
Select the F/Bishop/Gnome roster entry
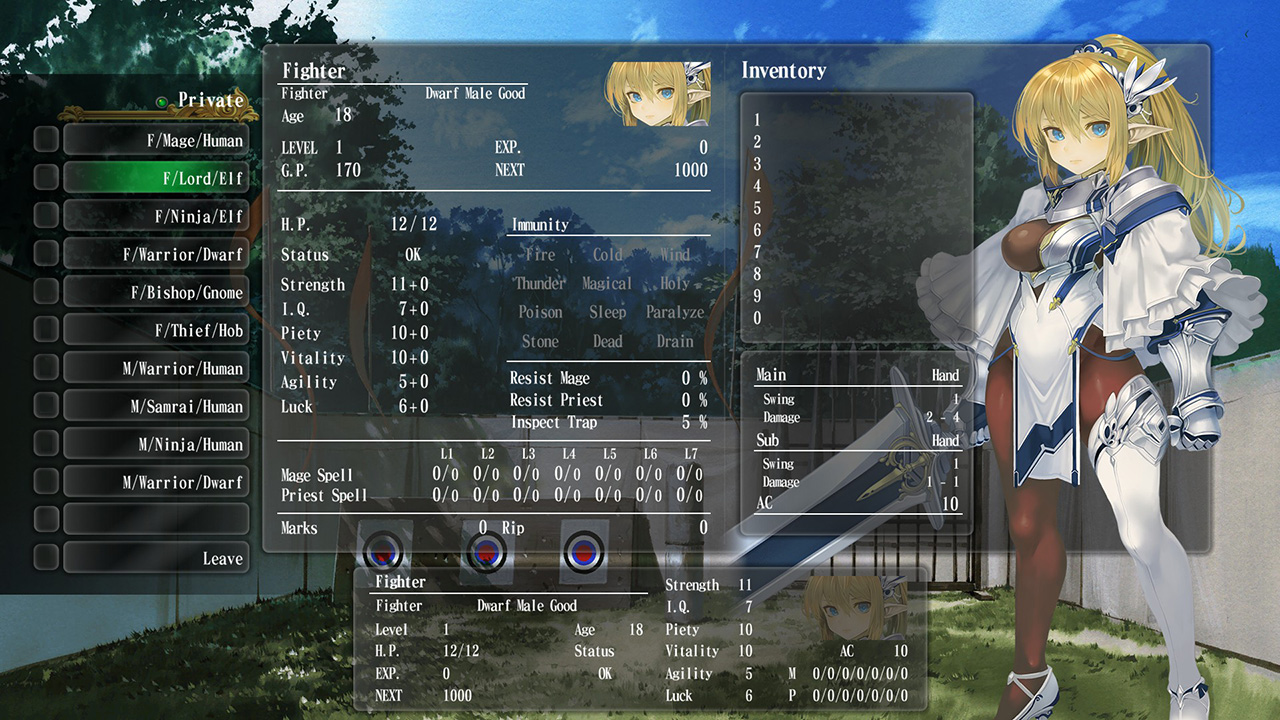coord(156,292)
